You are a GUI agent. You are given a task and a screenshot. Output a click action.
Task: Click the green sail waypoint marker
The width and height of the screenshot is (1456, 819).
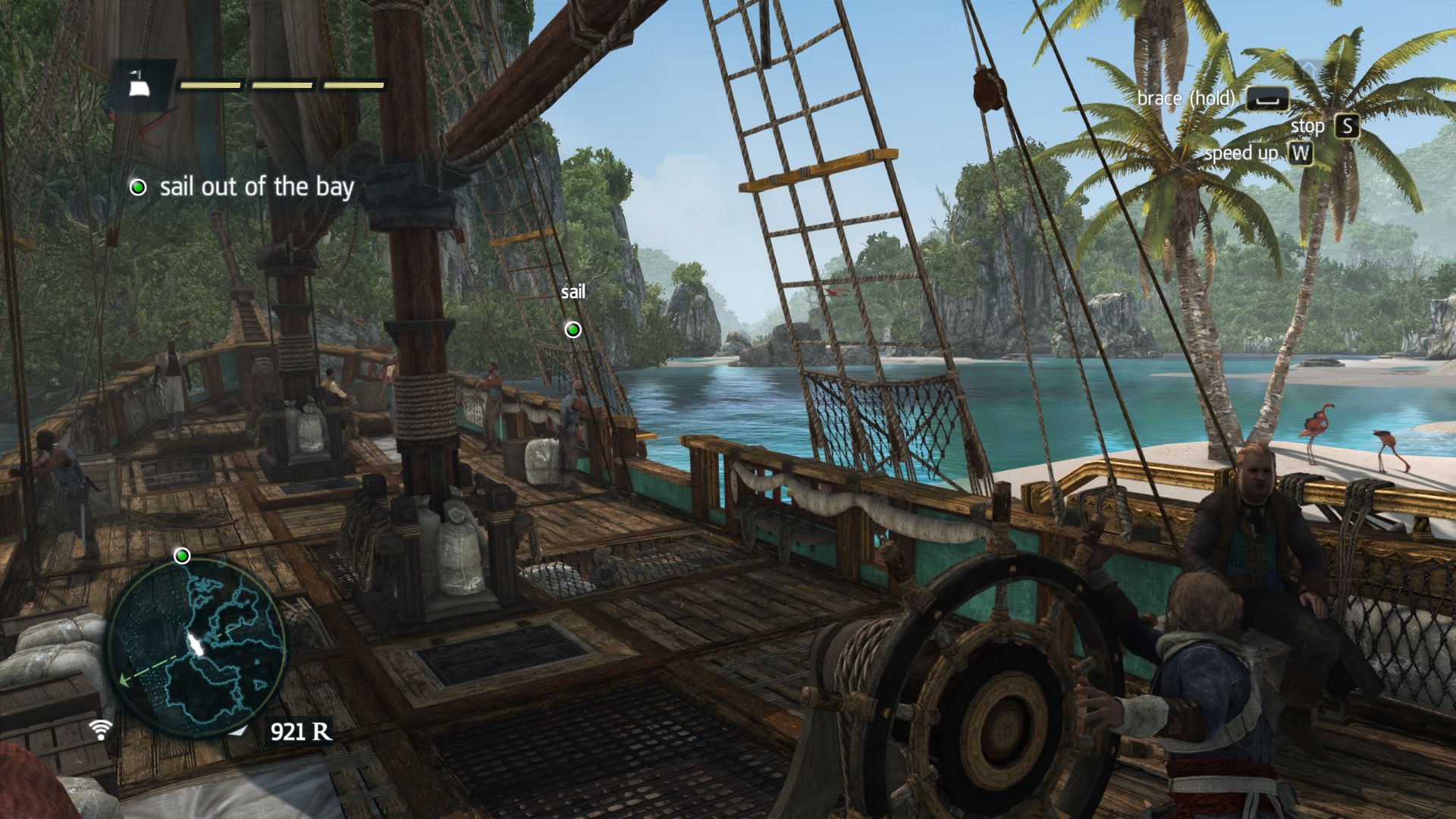tap(573, 329)
